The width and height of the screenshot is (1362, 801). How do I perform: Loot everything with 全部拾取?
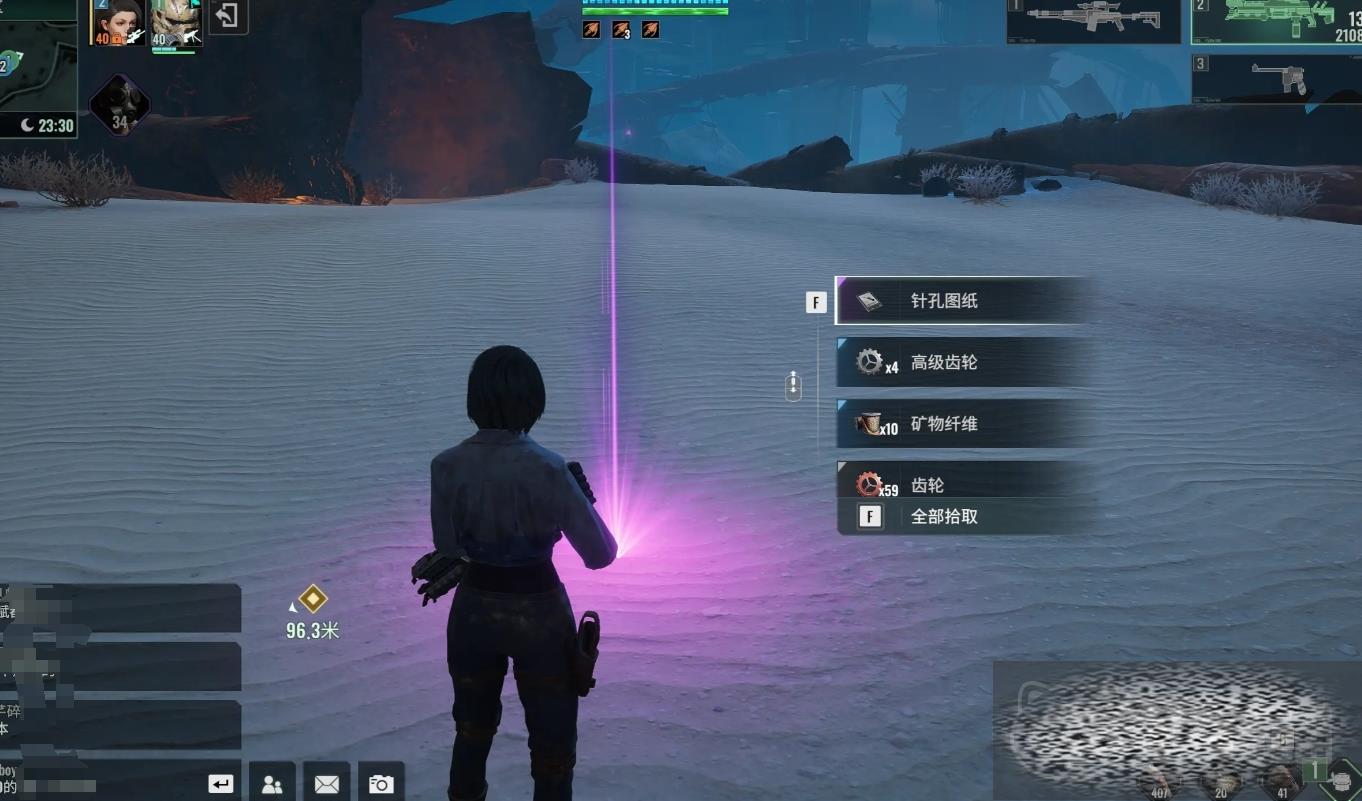pyautogui.click(x=962, y=517)
